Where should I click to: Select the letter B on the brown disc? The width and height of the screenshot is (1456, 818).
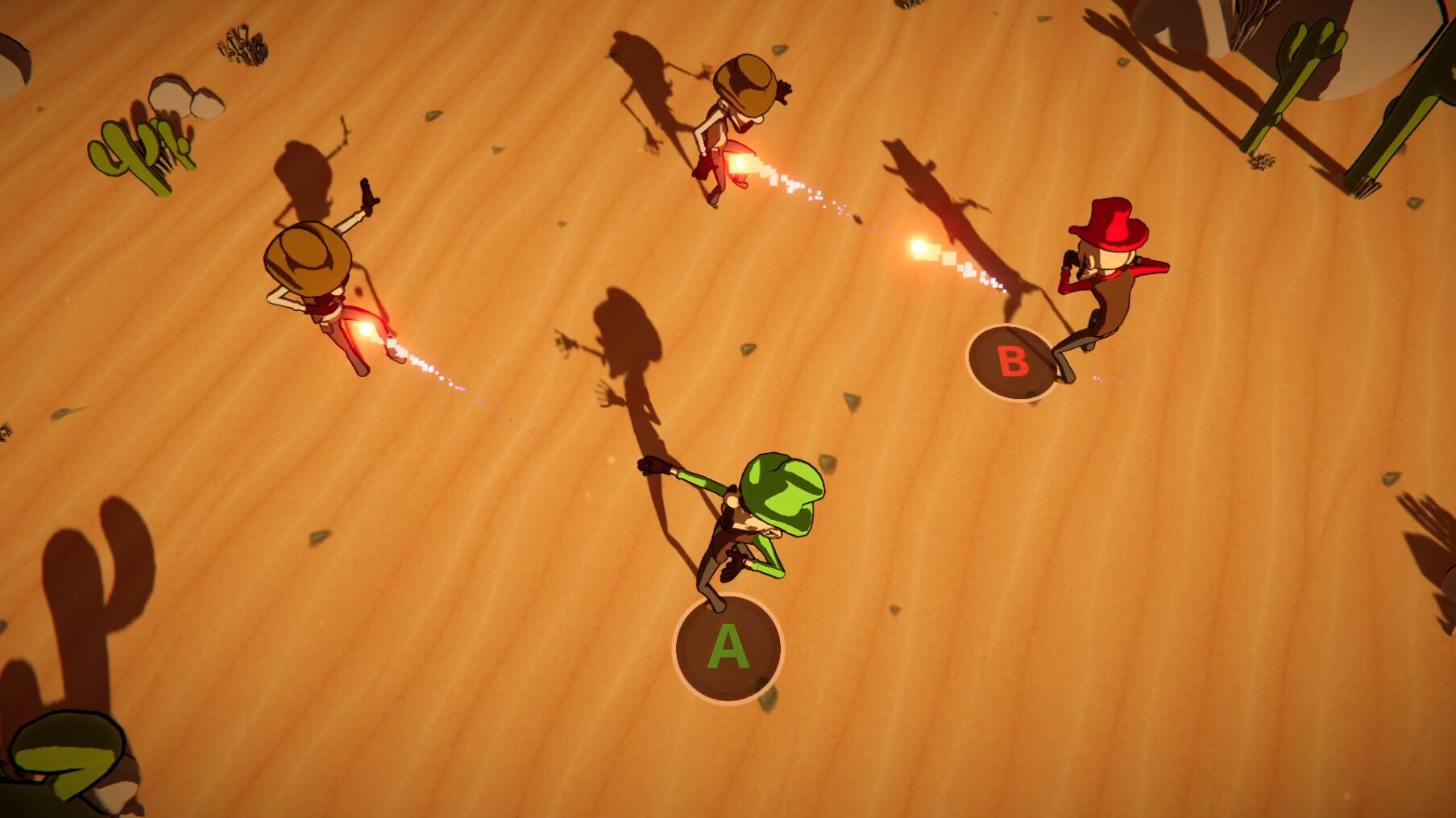click(x=1013, y=360)
